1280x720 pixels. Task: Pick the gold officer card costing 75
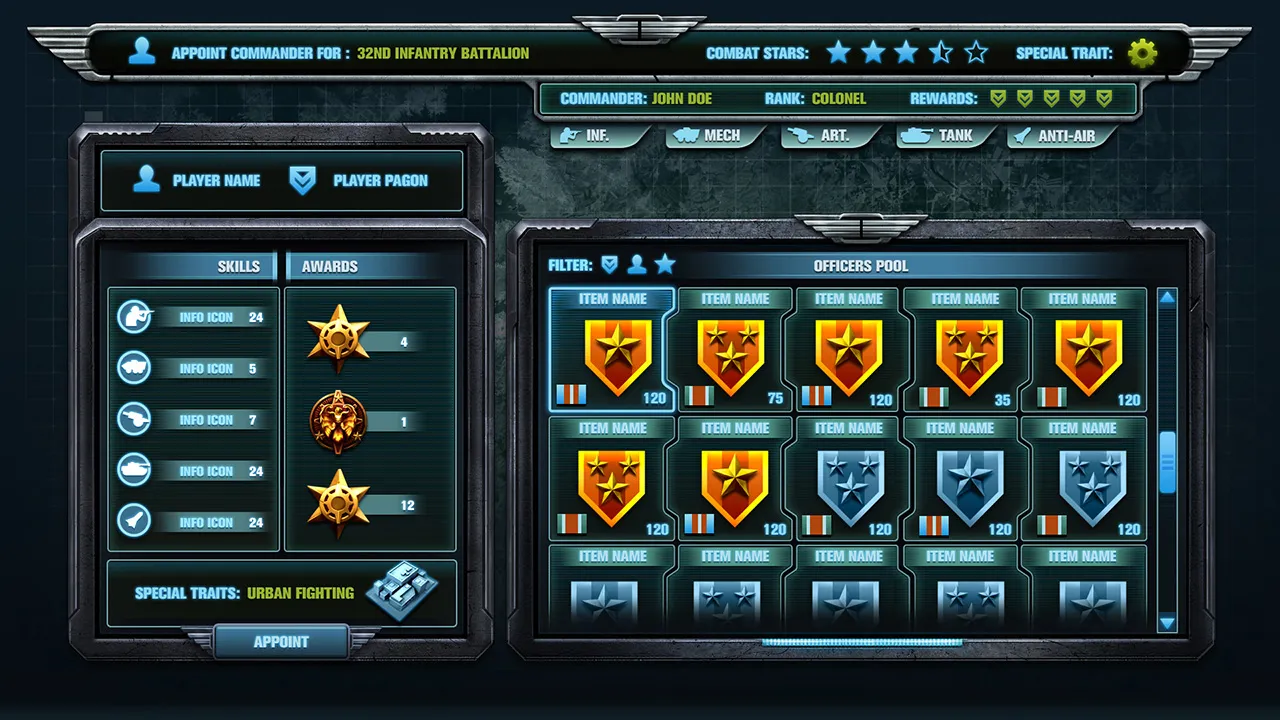click(x=734, y=350)
